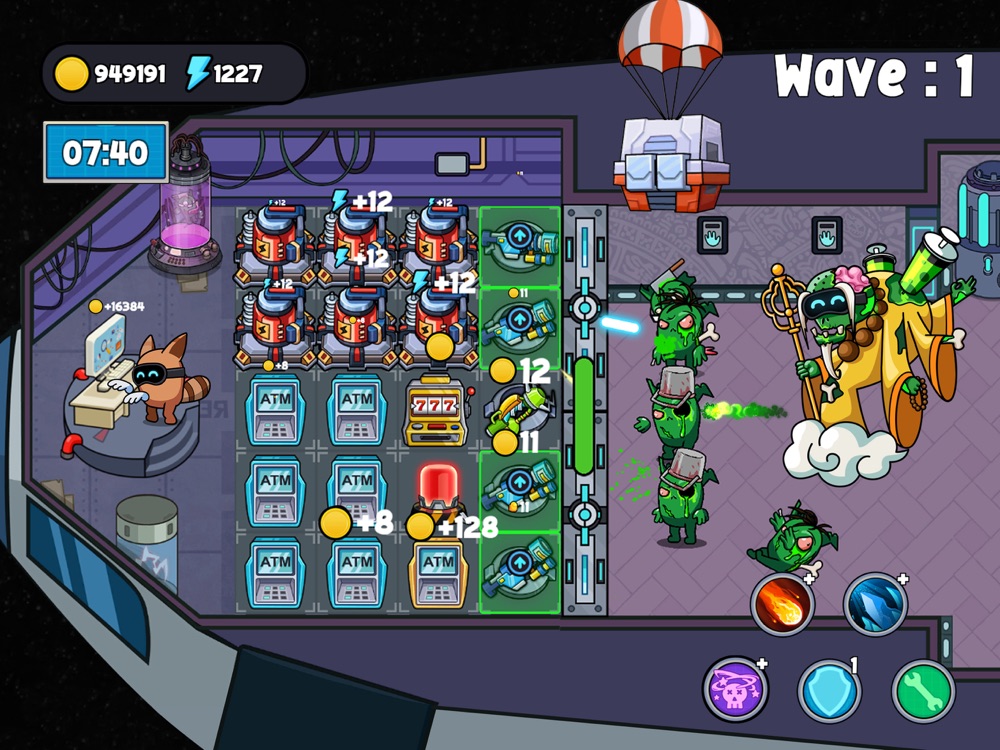The height and width of the screenshot is (750, 1000).
Task: Collect the parachute supply crate
Action: click(x=671, y=160)
